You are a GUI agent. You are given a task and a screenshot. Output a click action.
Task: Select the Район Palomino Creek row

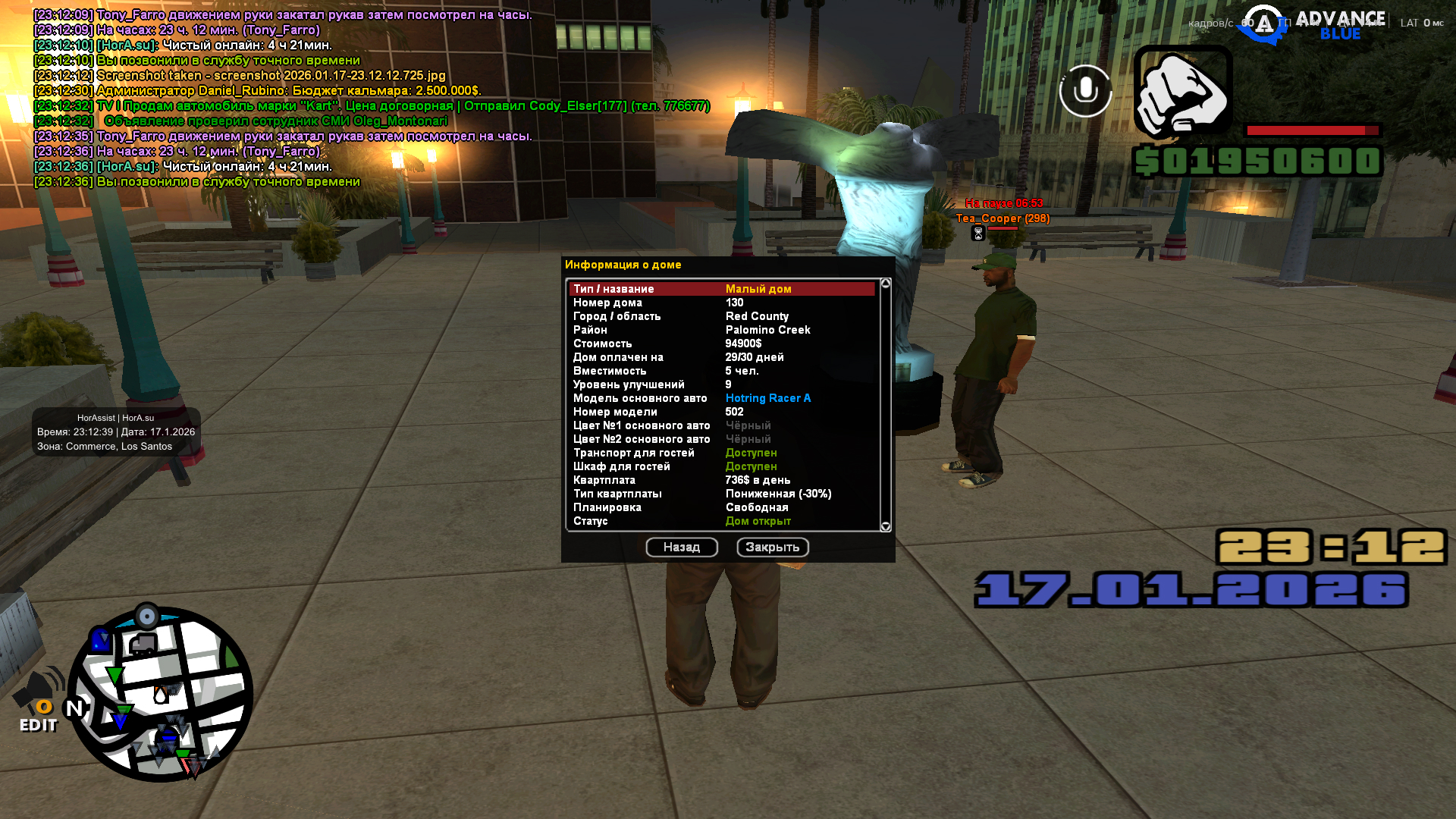click(x=722, y=330)
